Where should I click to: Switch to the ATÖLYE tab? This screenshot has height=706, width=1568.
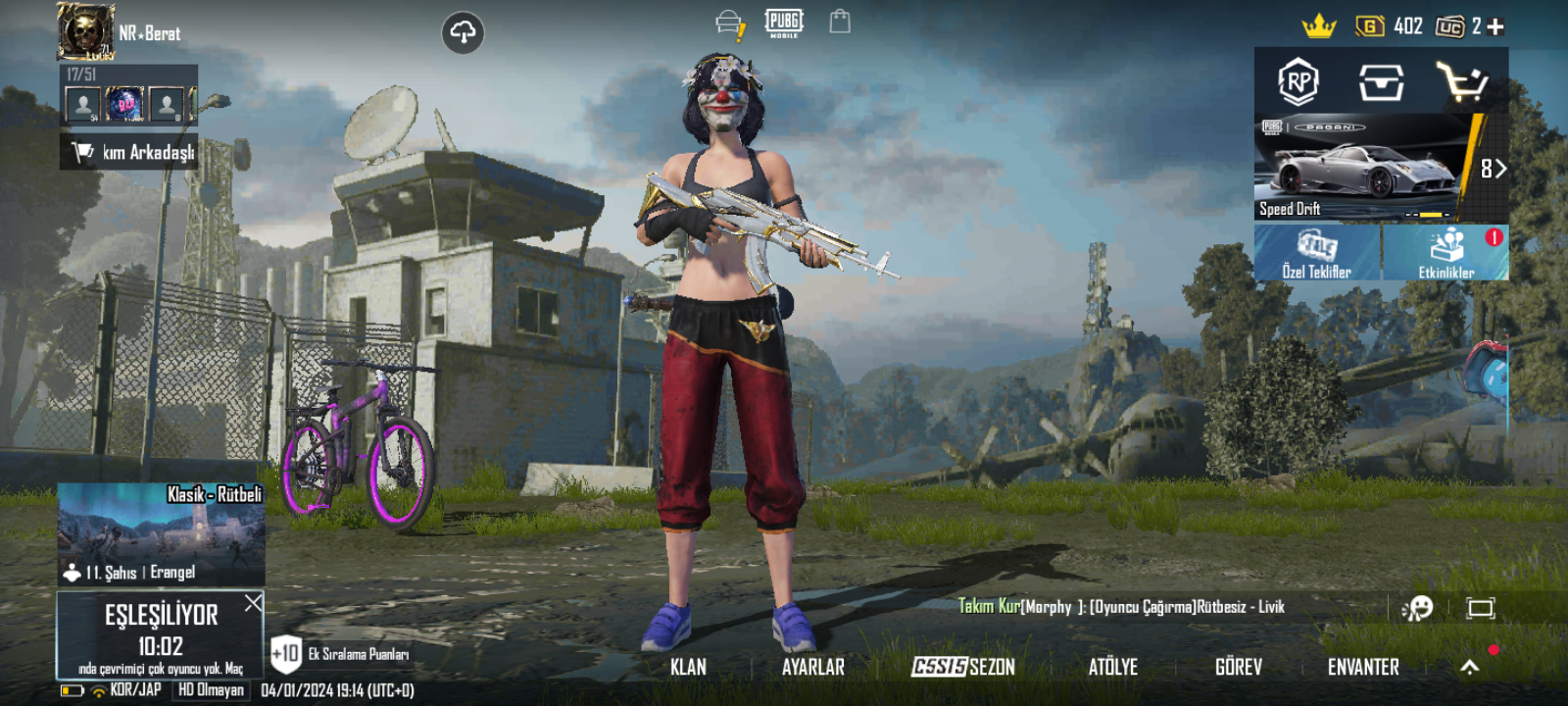(x=1113, y=667)
